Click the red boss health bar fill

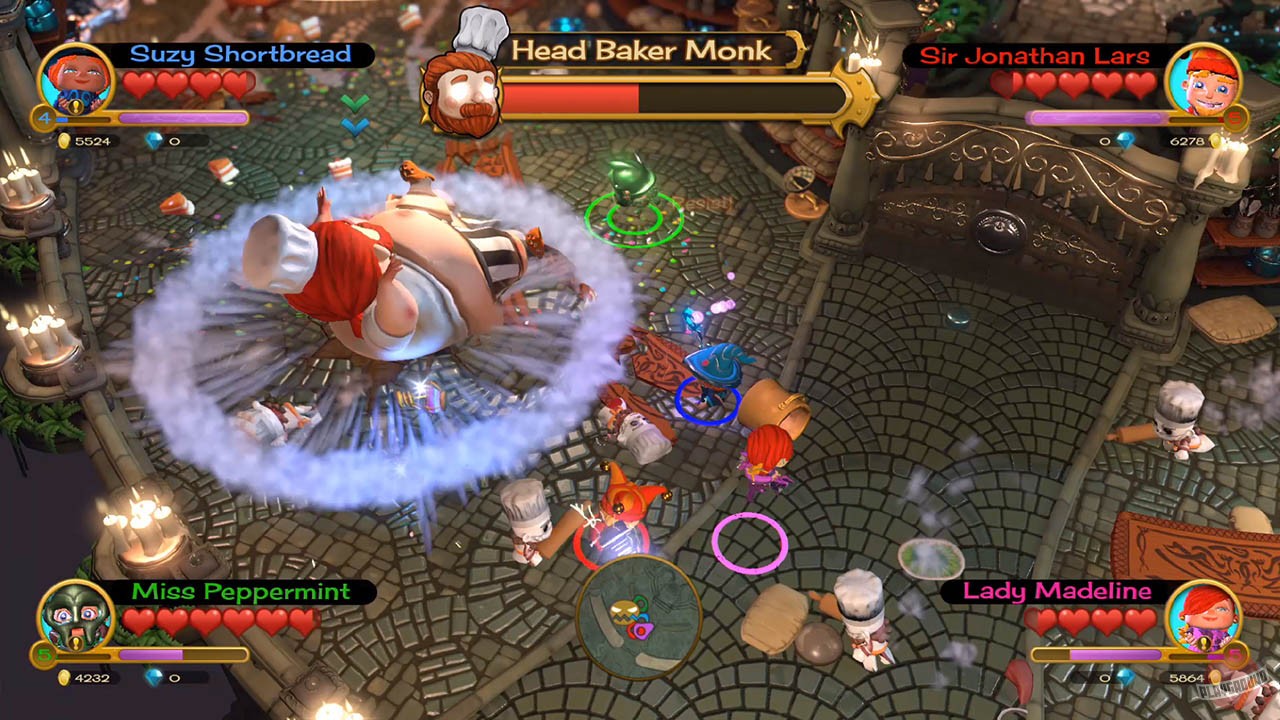[570, 97]
